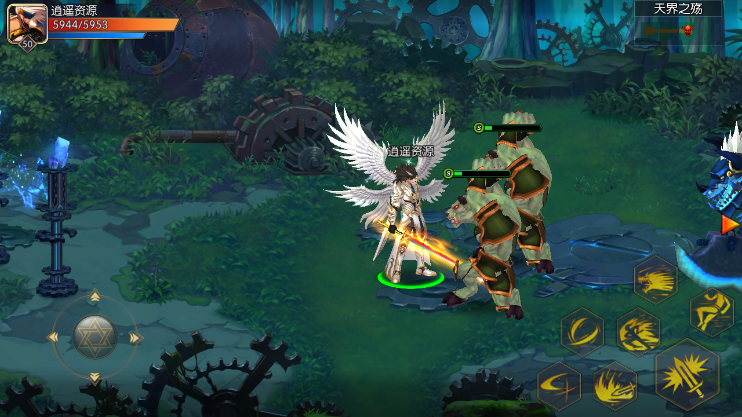The image size is (742, 417).
Task: Activate the dash jump skill
Action: coord(711,312)
